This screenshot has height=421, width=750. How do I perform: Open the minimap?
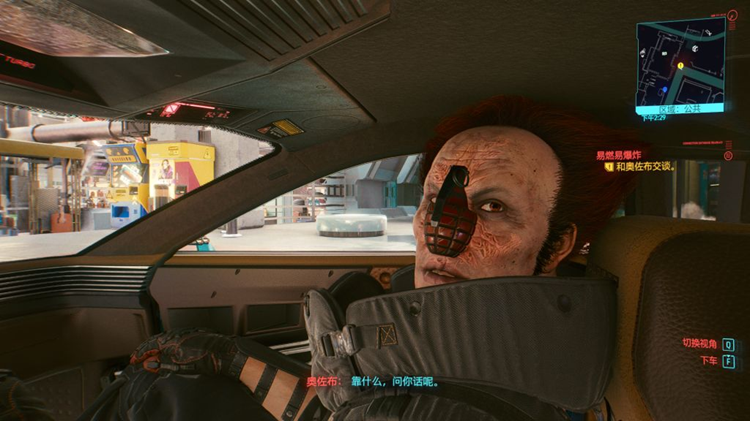679,62
